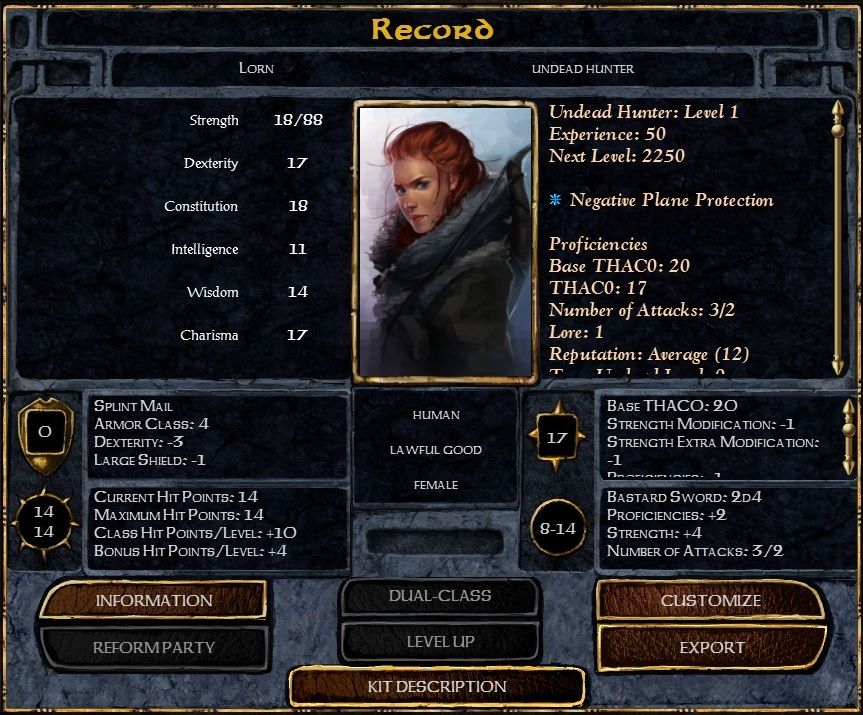Export the character
The image size is (863, 715).
711,647
